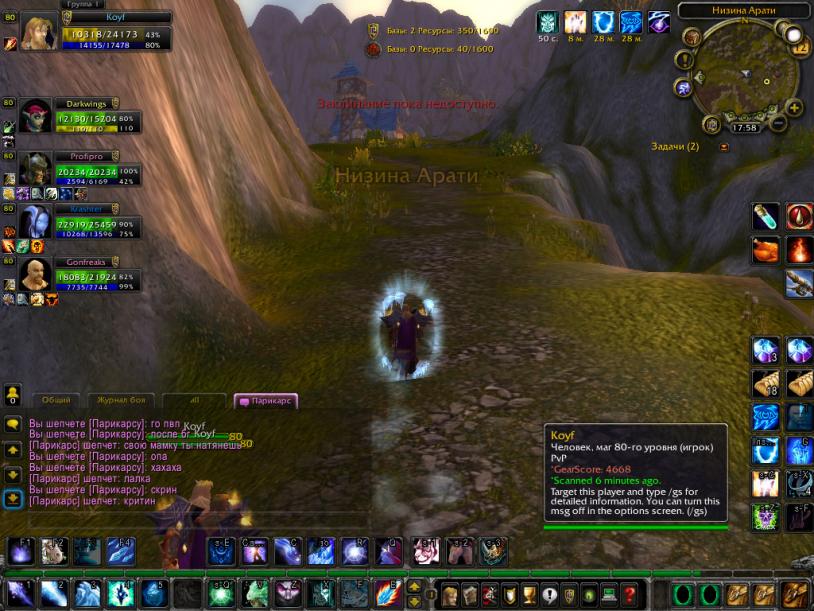
Task: Switch to the Общий chat tab
Action: 56,400
